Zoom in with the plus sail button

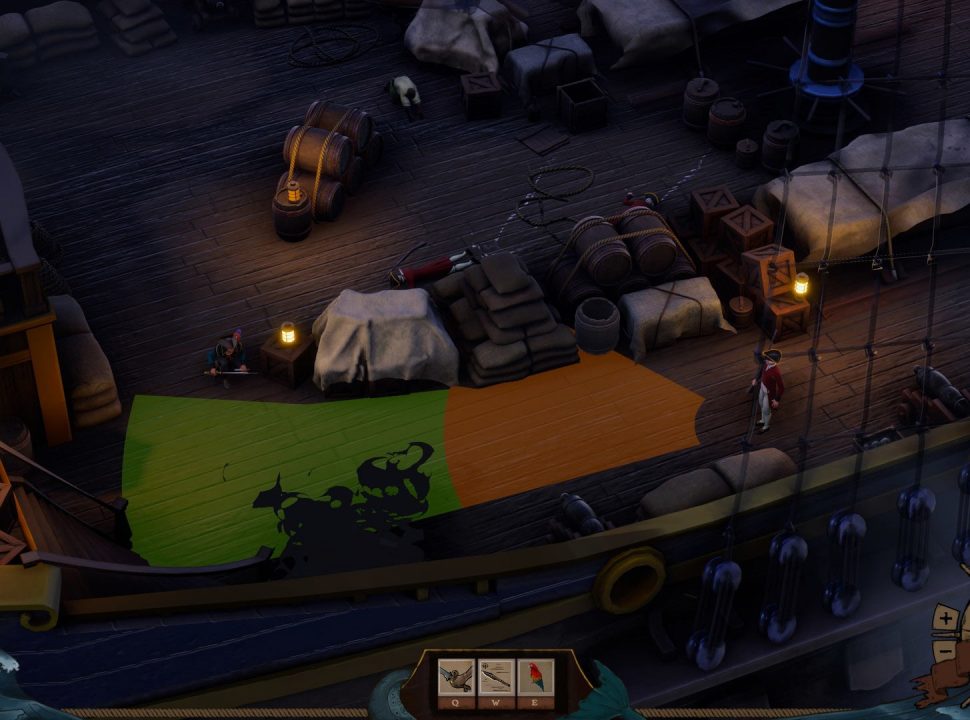(945, 620)
